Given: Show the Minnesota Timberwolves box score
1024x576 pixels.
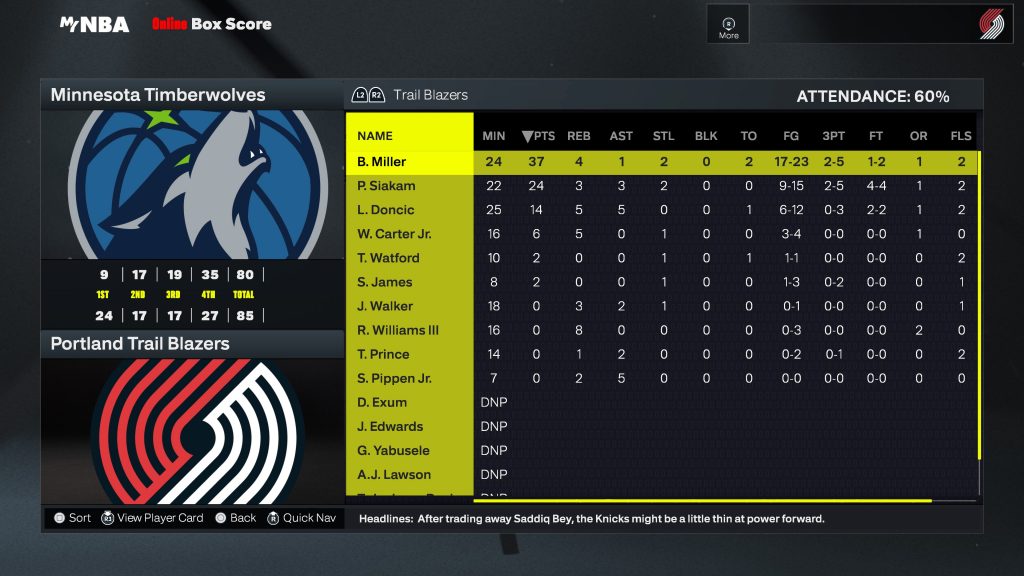Looking at the screenshot, I should pos(158,95).
